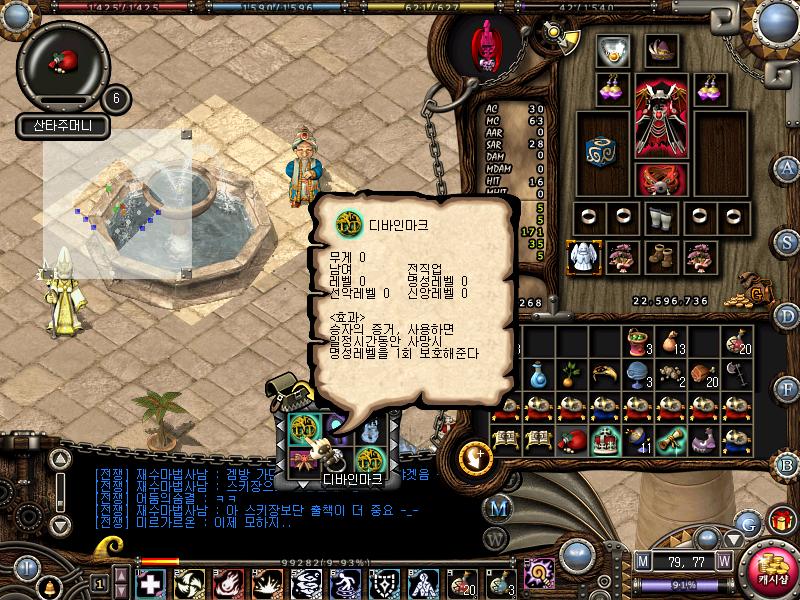This screenshot has width=800, height=600.
Task: Select the equipped hat slot
Action: [661, 49]
